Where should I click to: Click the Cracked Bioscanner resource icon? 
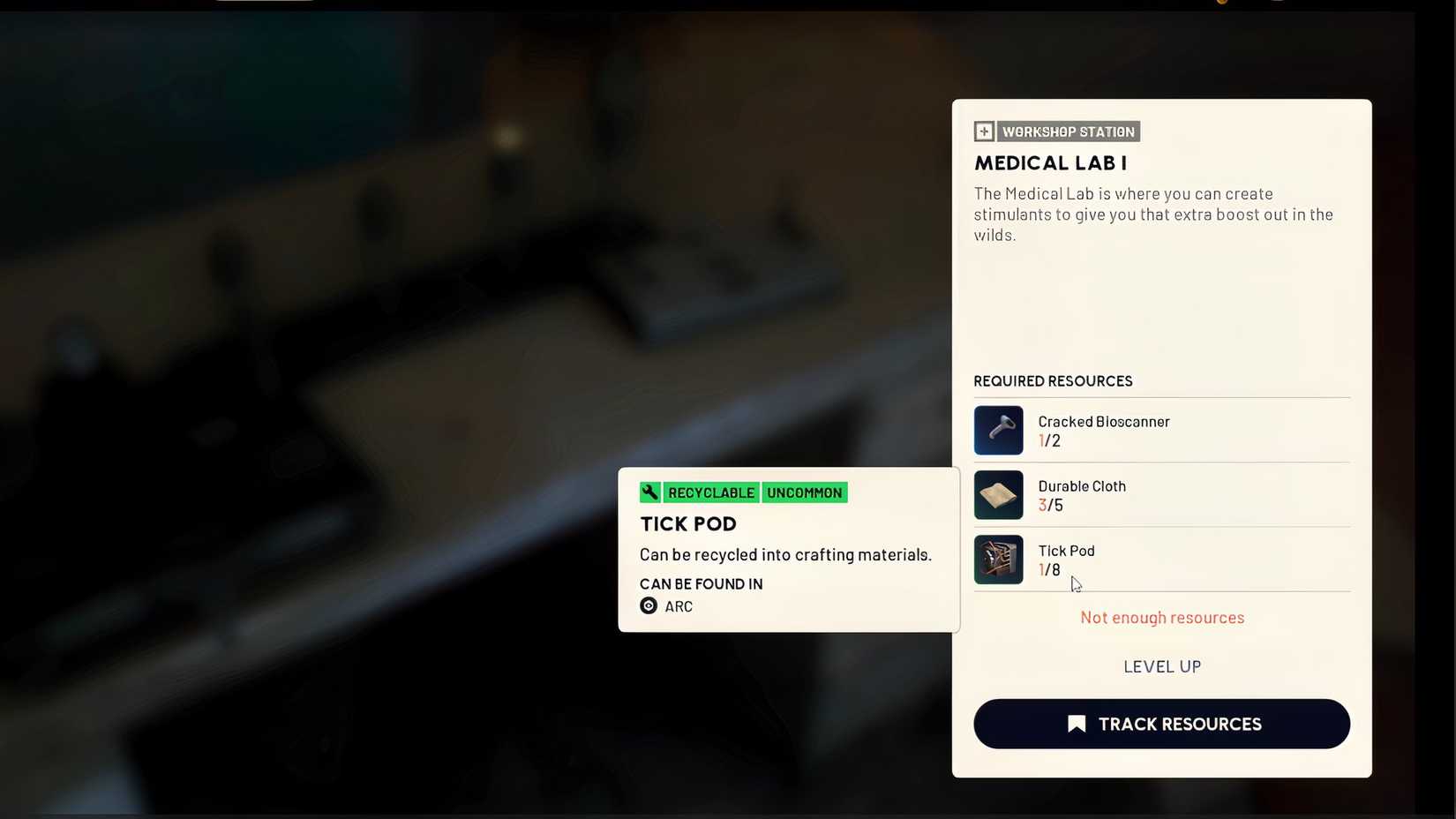(998, 431)
